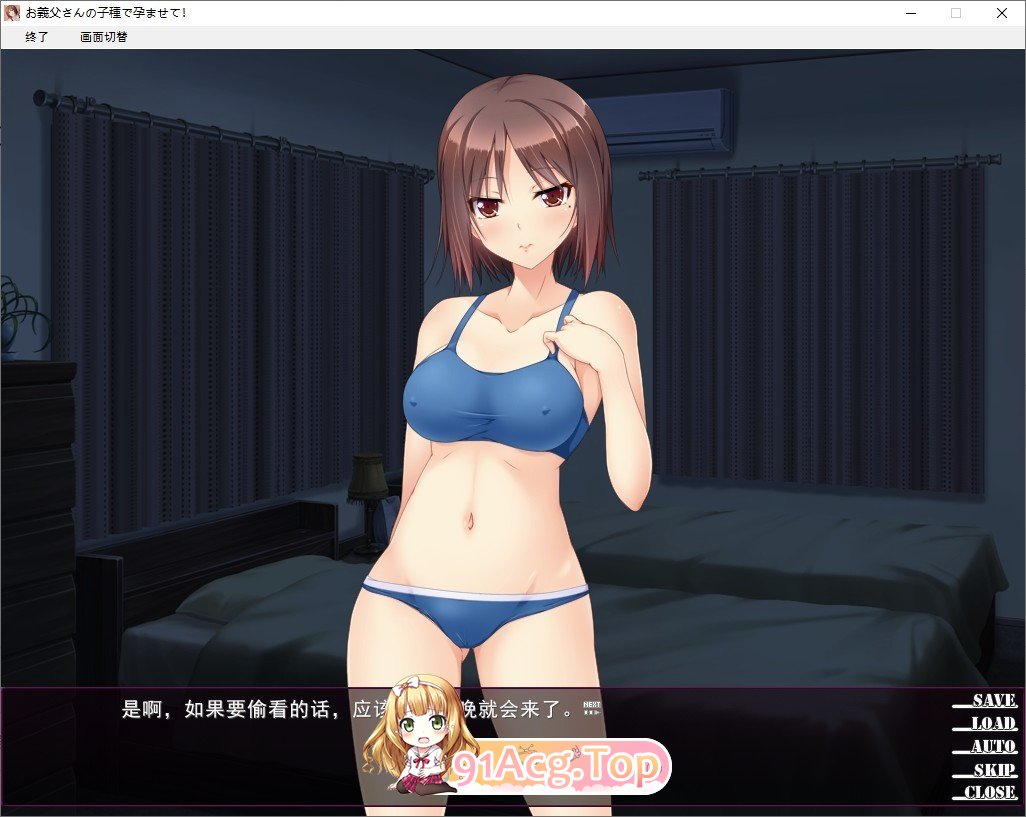
Task: Open the 画面切替 menu
Action: [x=104, y=37]
